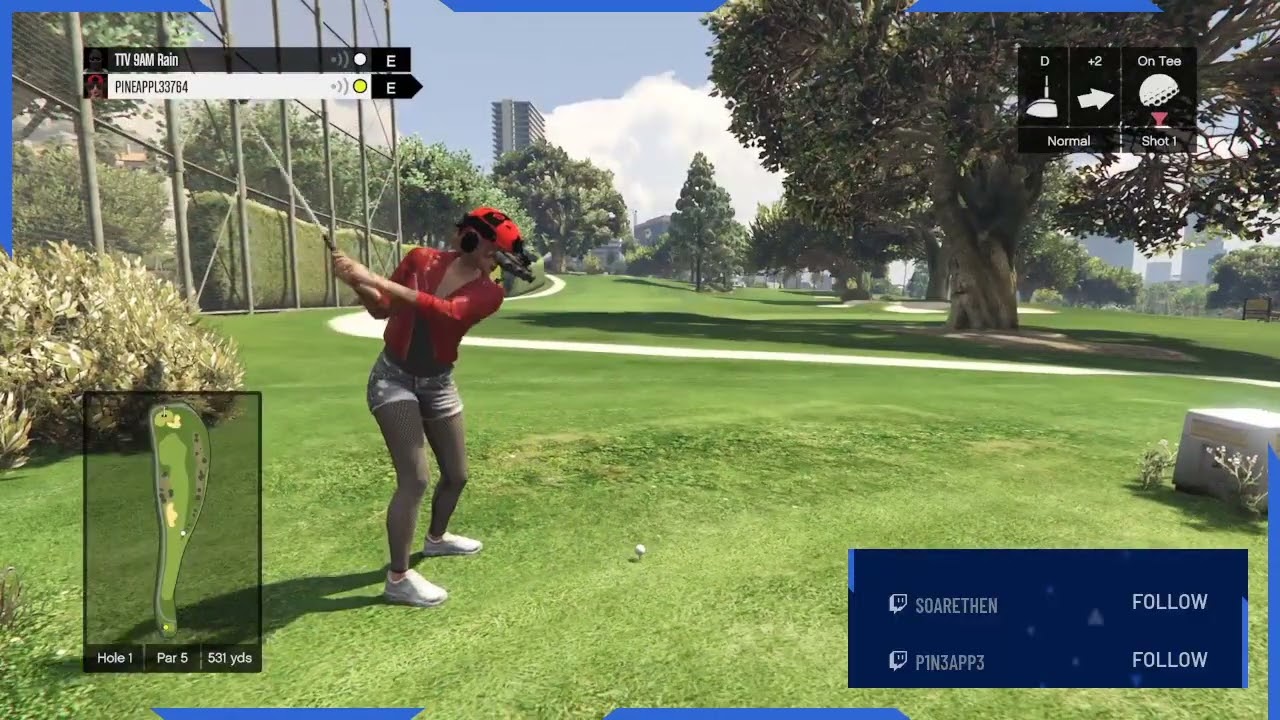This screenshot has width=1280, height=720.
Task: Follow the SOARETHEN Twitch channel
Action: pos(1169,602)
